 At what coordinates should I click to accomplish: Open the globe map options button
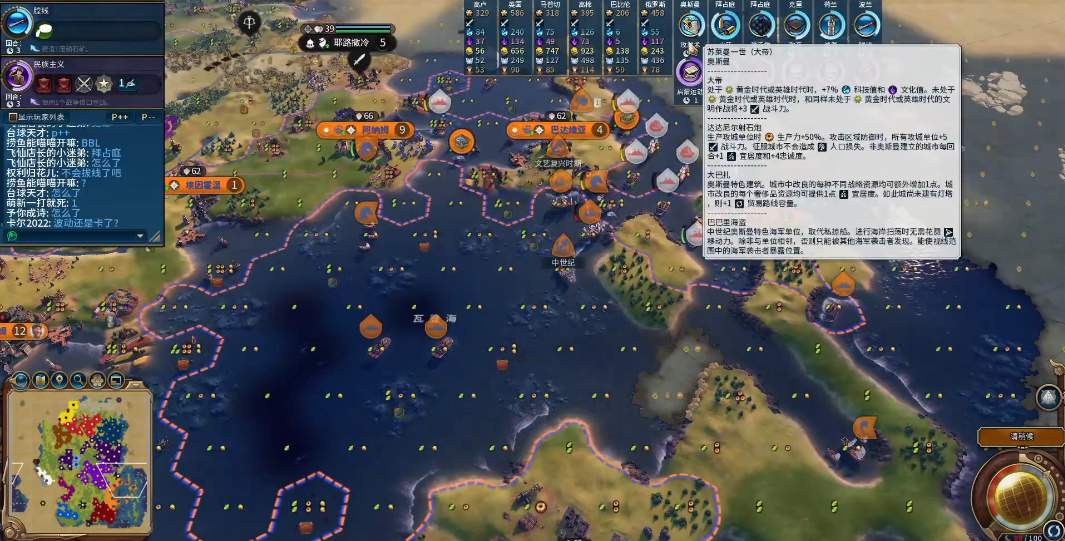19,380
